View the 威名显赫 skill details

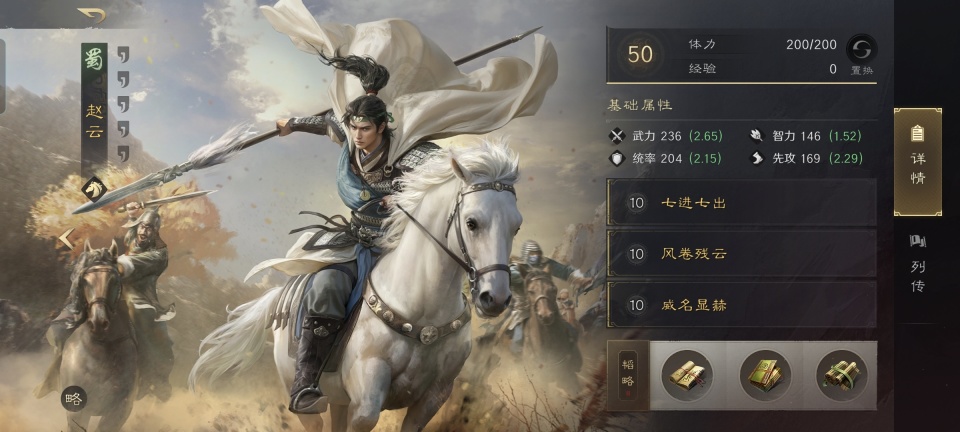pos(741,305)
